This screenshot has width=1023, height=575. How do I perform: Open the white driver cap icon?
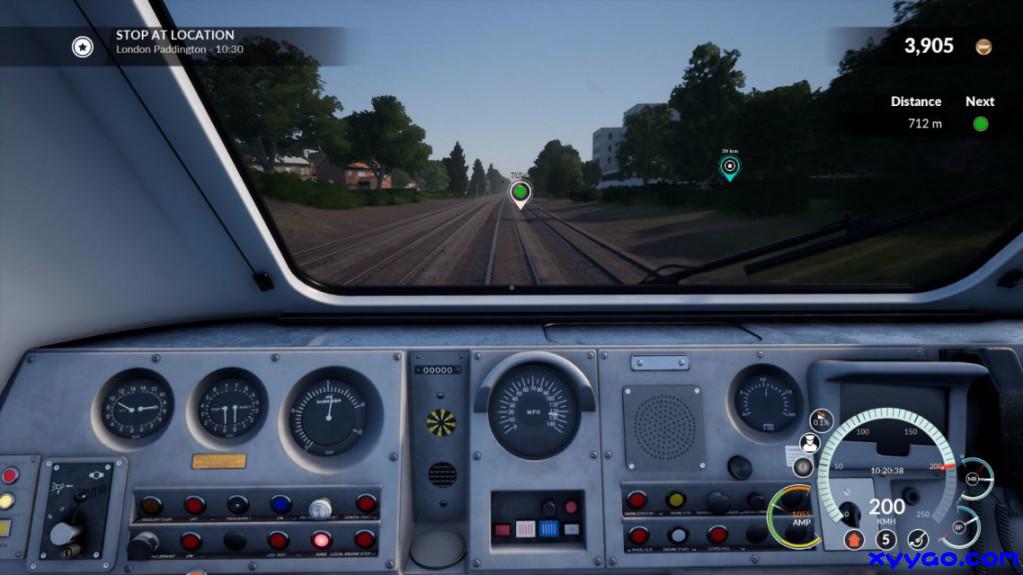810,443
